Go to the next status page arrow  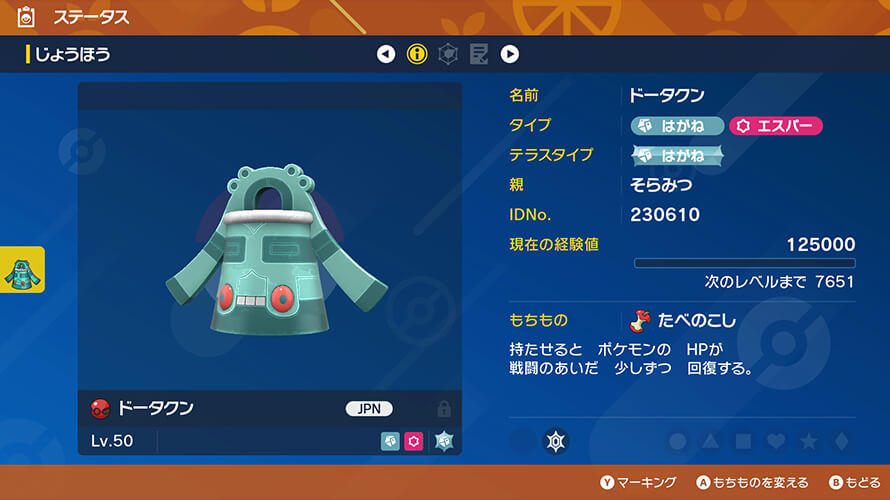tap(509, 54)
